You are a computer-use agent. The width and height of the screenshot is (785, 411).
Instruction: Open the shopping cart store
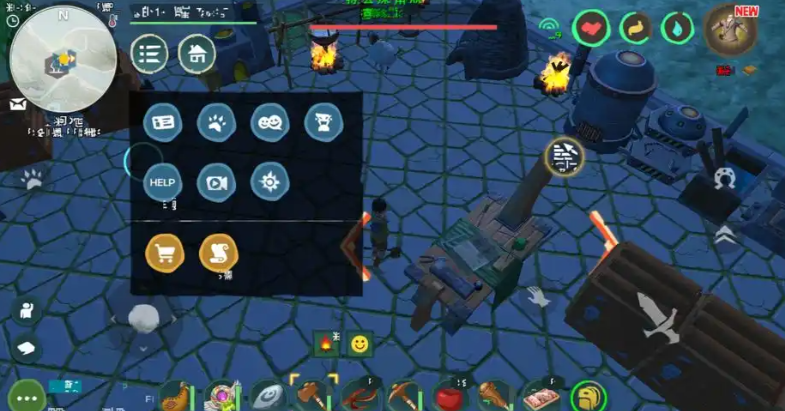coord(164,253)
